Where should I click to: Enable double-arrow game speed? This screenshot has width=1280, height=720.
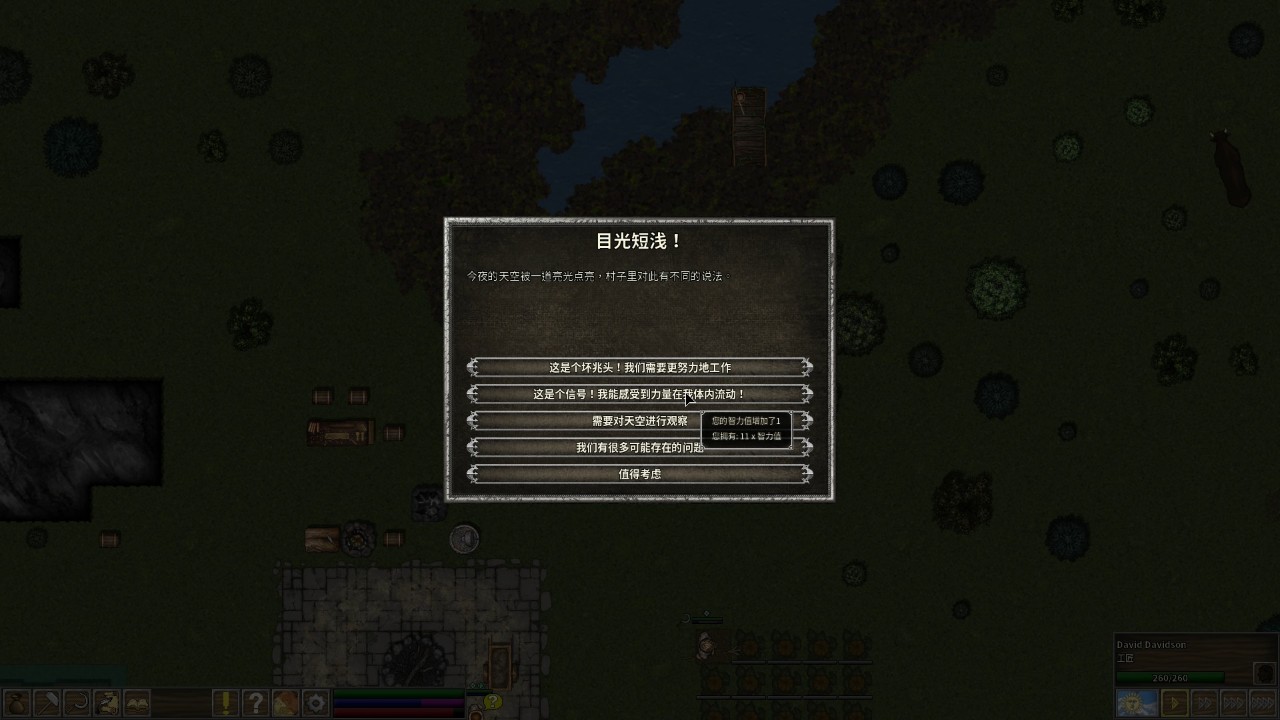(x=1205, y=701)
